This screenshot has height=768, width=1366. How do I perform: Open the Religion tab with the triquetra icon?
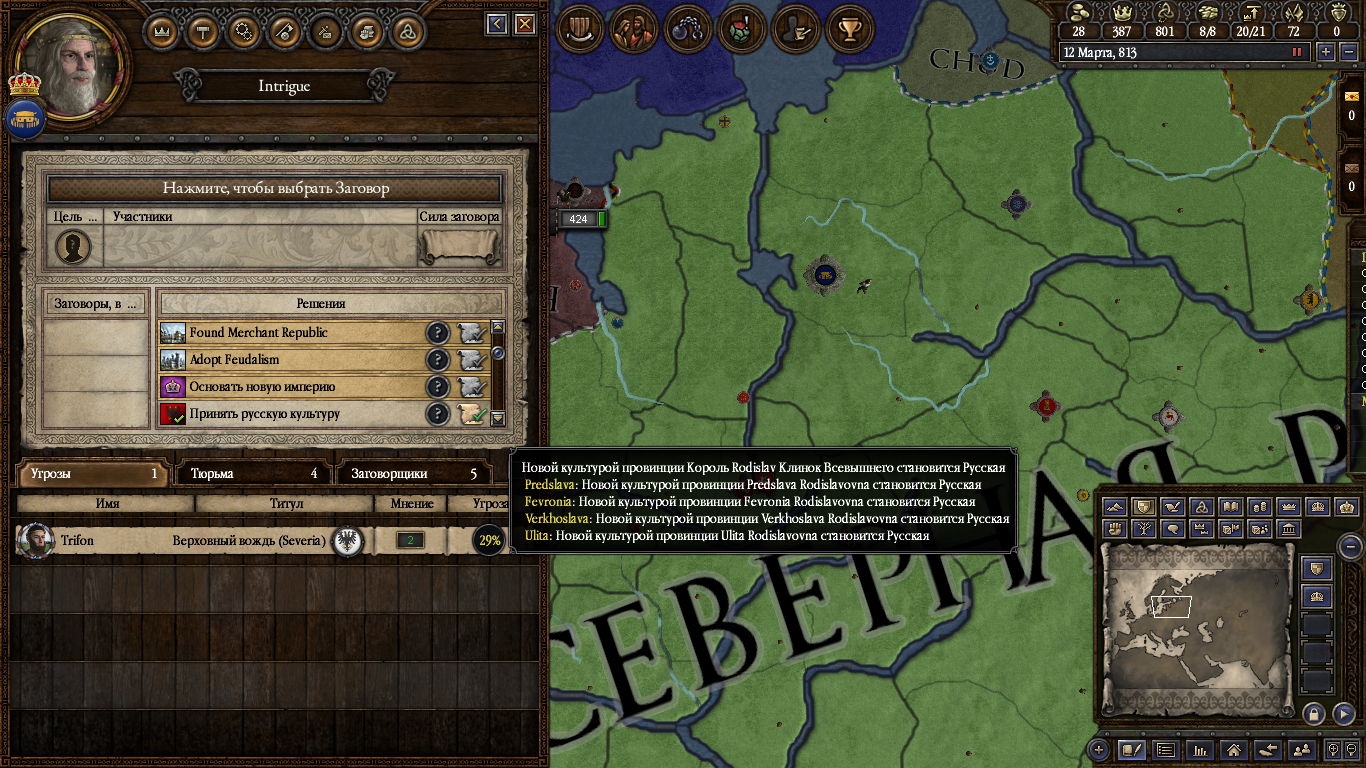407,31
